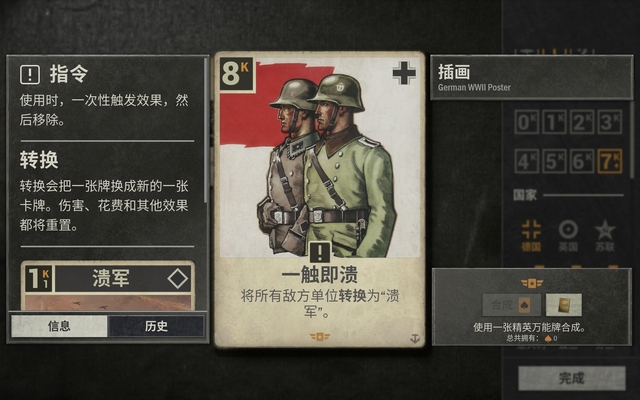Image resolution: width=640 pixels, height=400 pixels.
Task: Filter by cost 5K
Action: (554, 160)
